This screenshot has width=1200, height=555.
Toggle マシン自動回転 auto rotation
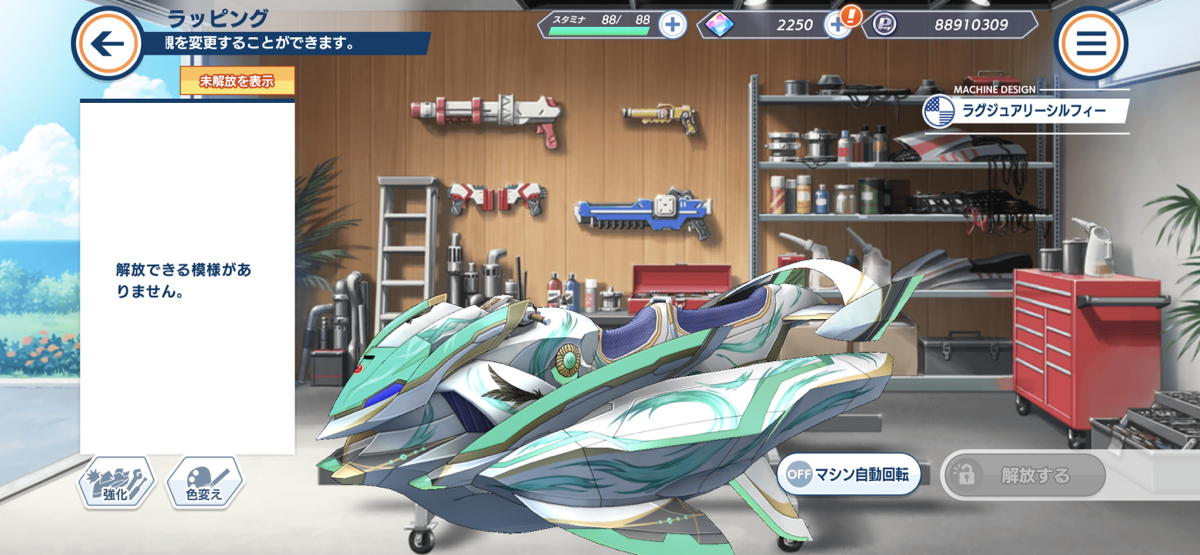tap(849, 475)
